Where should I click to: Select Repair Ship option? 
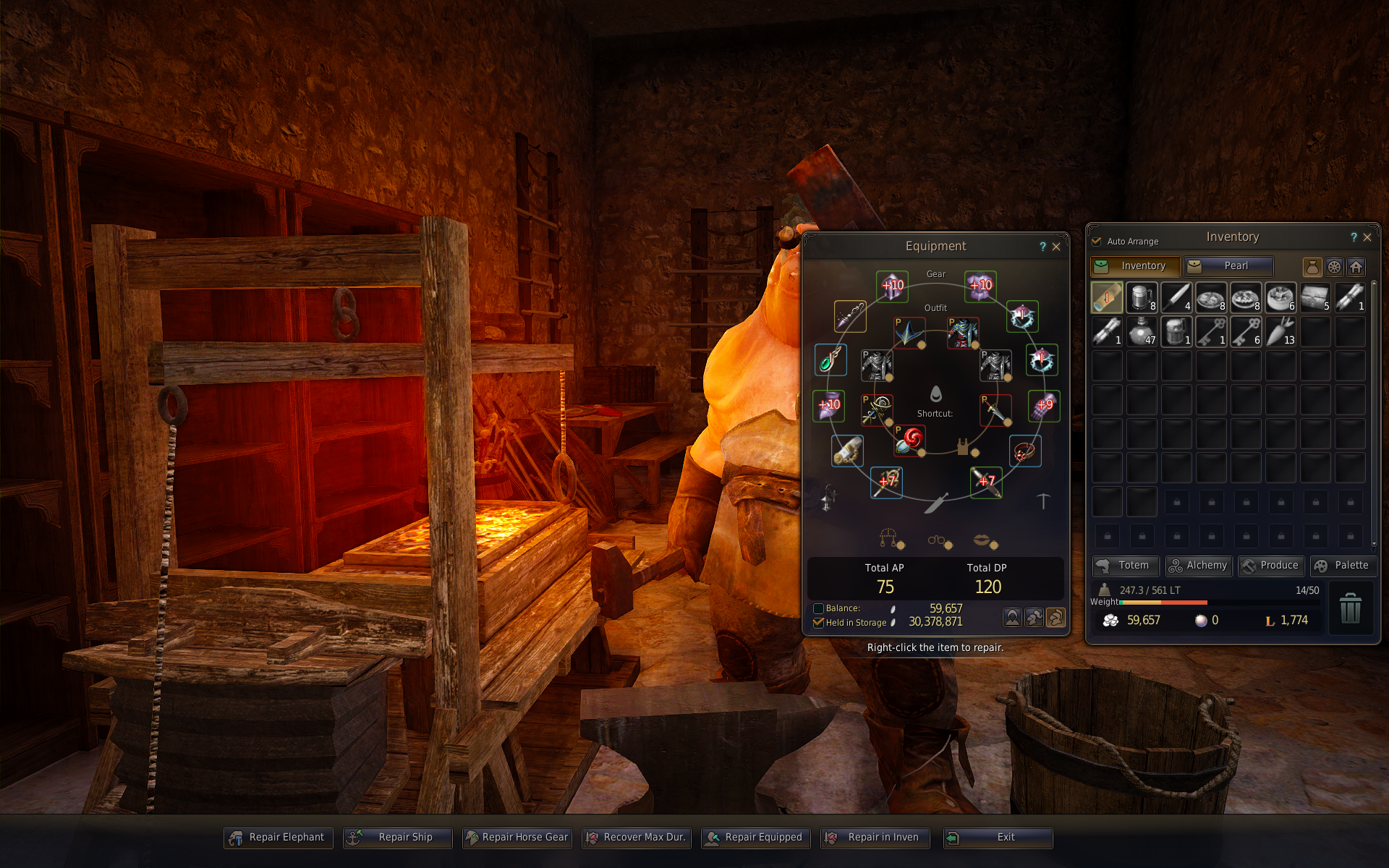[398, 838]
